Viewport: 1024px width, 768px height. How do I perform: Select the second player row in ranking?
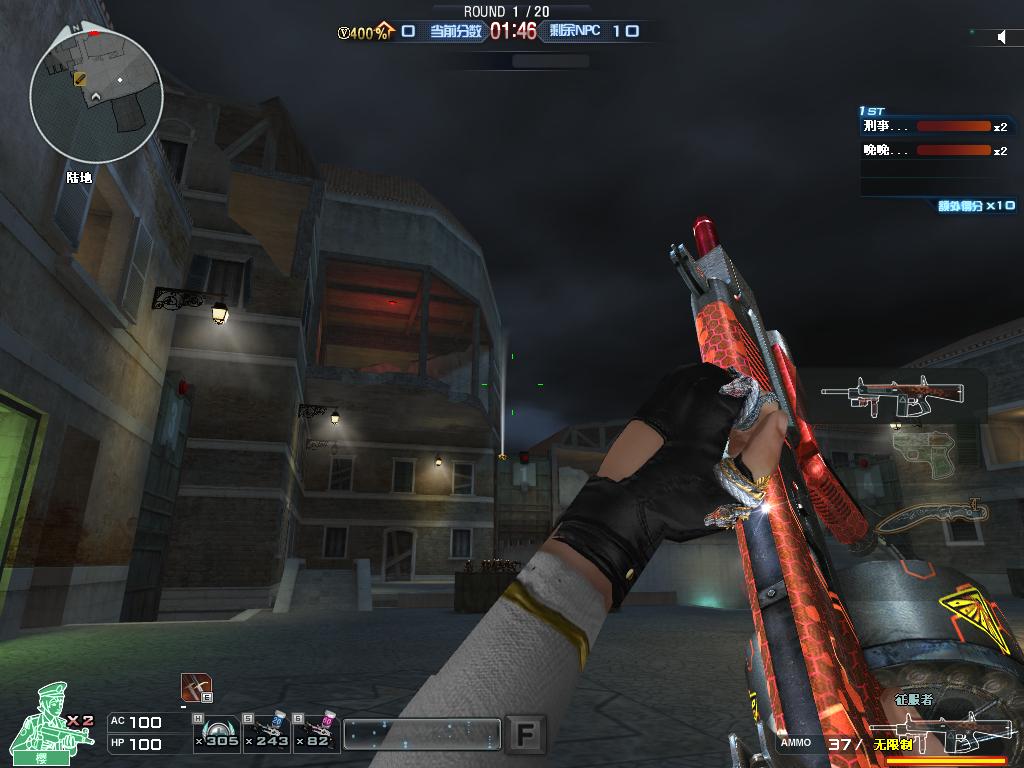pos(934,150)
